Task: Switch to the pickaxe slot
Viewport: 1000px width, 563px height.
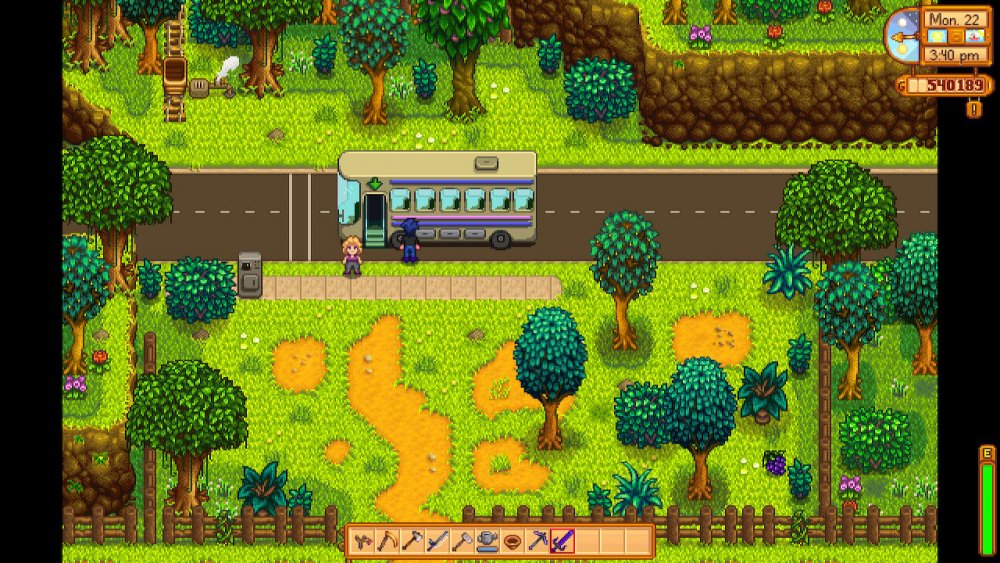Action: click(x=536, y=541)
